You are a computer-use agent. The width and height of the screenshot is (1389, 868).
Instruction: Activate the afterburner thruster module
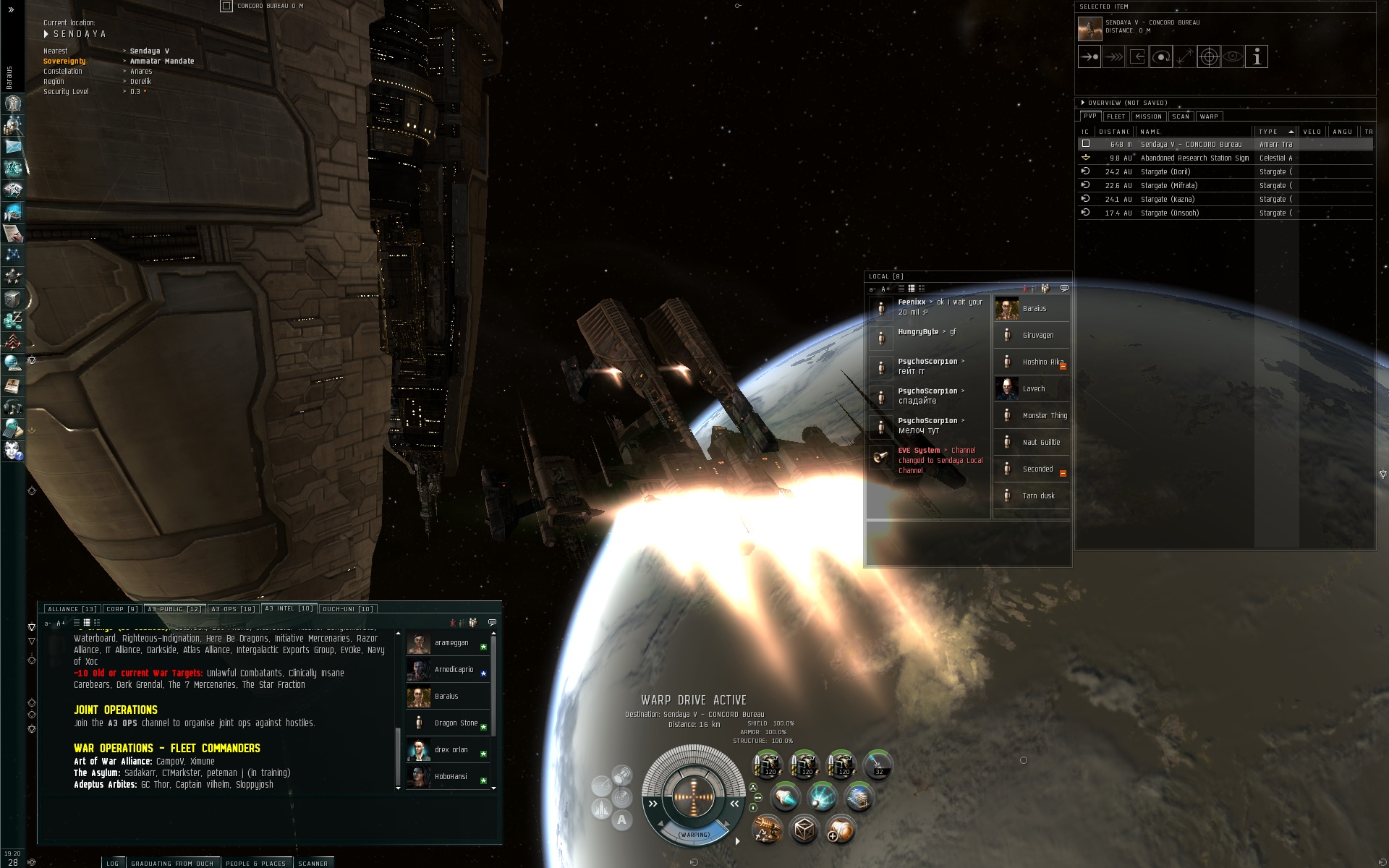pos(786,797)
